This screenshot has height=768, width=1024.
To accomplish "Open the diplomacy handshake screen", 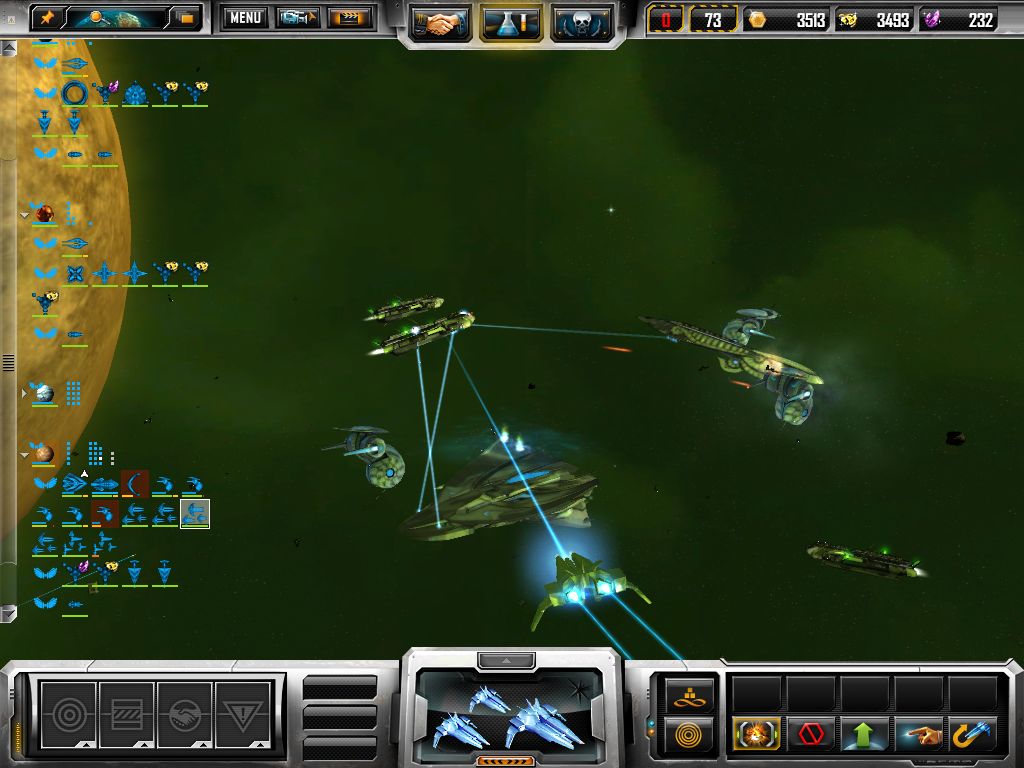I will tap(441, 22).
